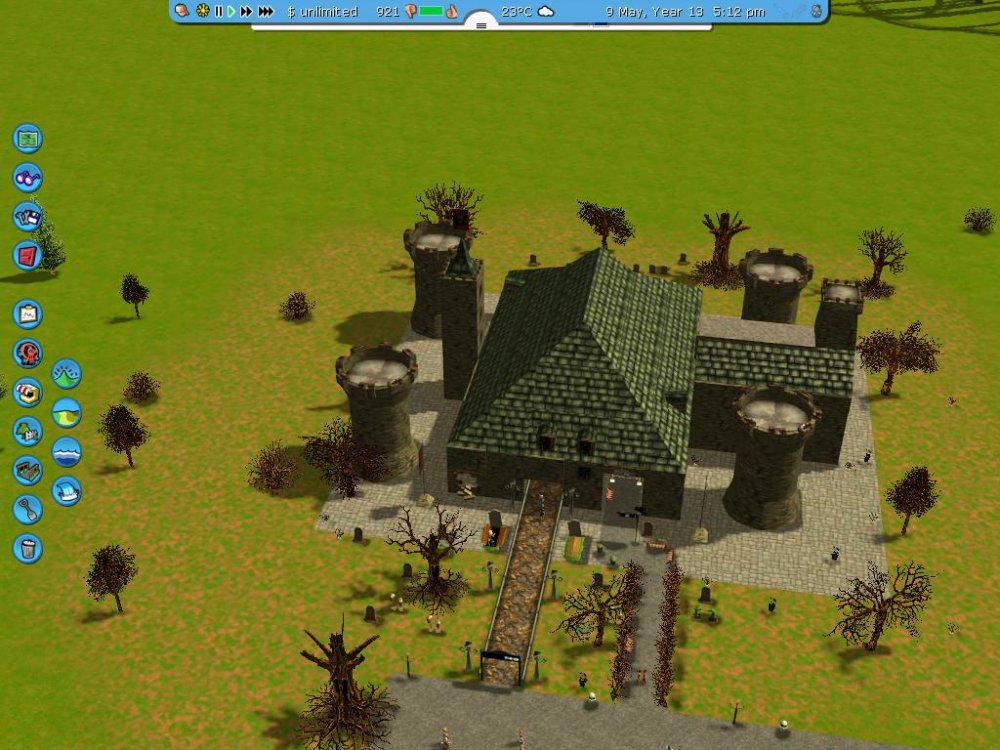This screenshot has width=1000, height=750.
Task: Open the building structures walls icon
Action: 27,470
